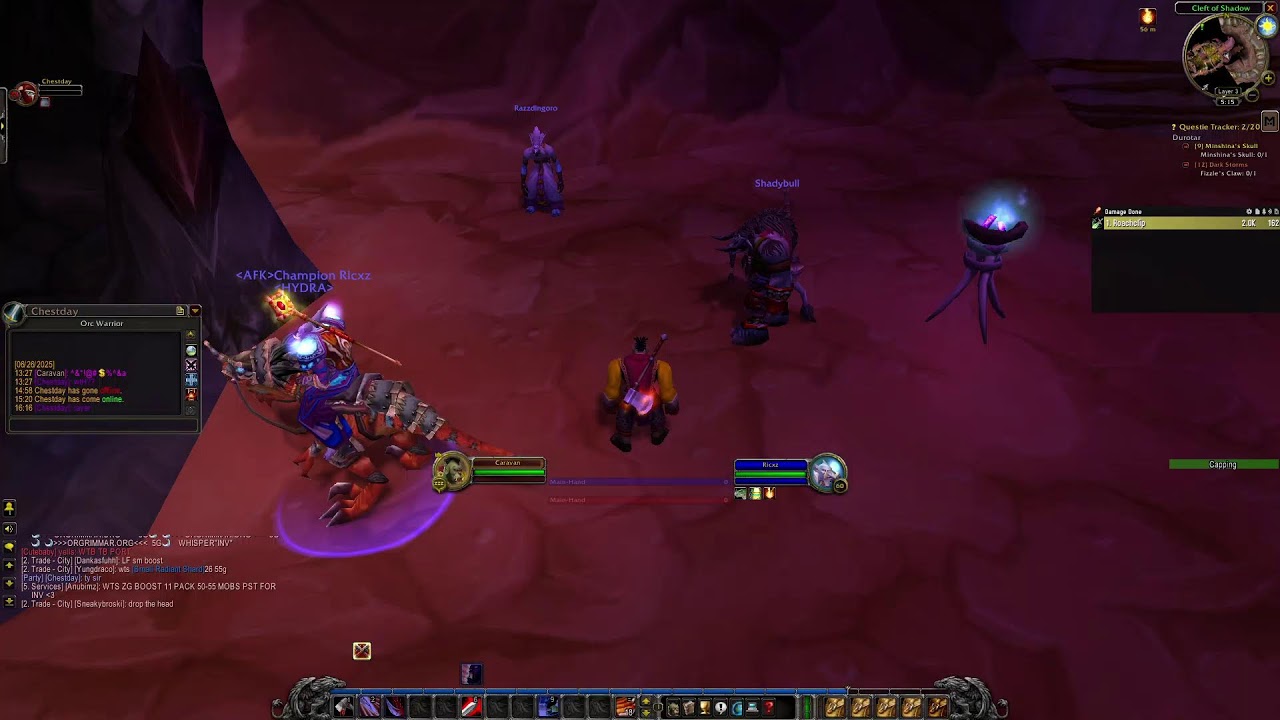Collapse the Minshina's Skull quest entry
Screen dimensions: 1280x720
[1187, 146]
